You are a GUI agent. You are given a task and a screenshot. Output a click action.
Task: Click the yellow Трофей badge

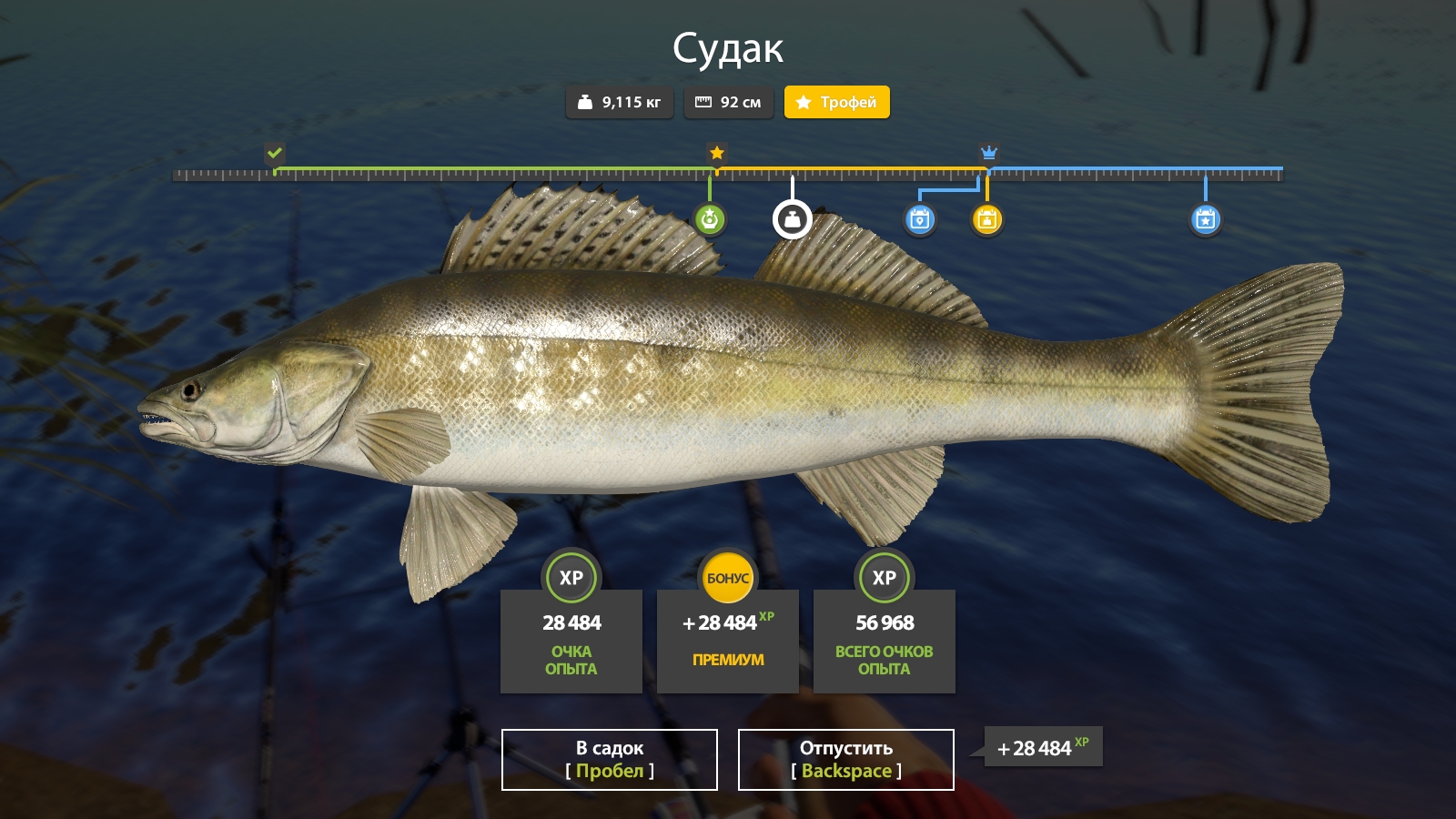coord(836,102)
